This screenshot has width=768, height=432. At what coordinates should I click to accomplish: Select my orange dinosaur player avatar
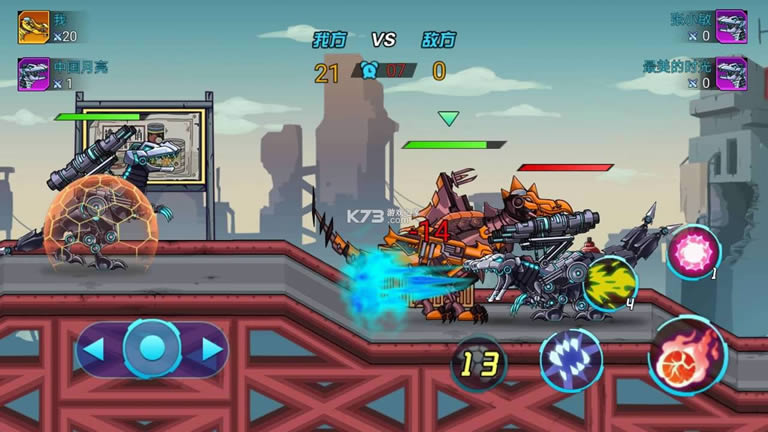(x=33, y=26)
